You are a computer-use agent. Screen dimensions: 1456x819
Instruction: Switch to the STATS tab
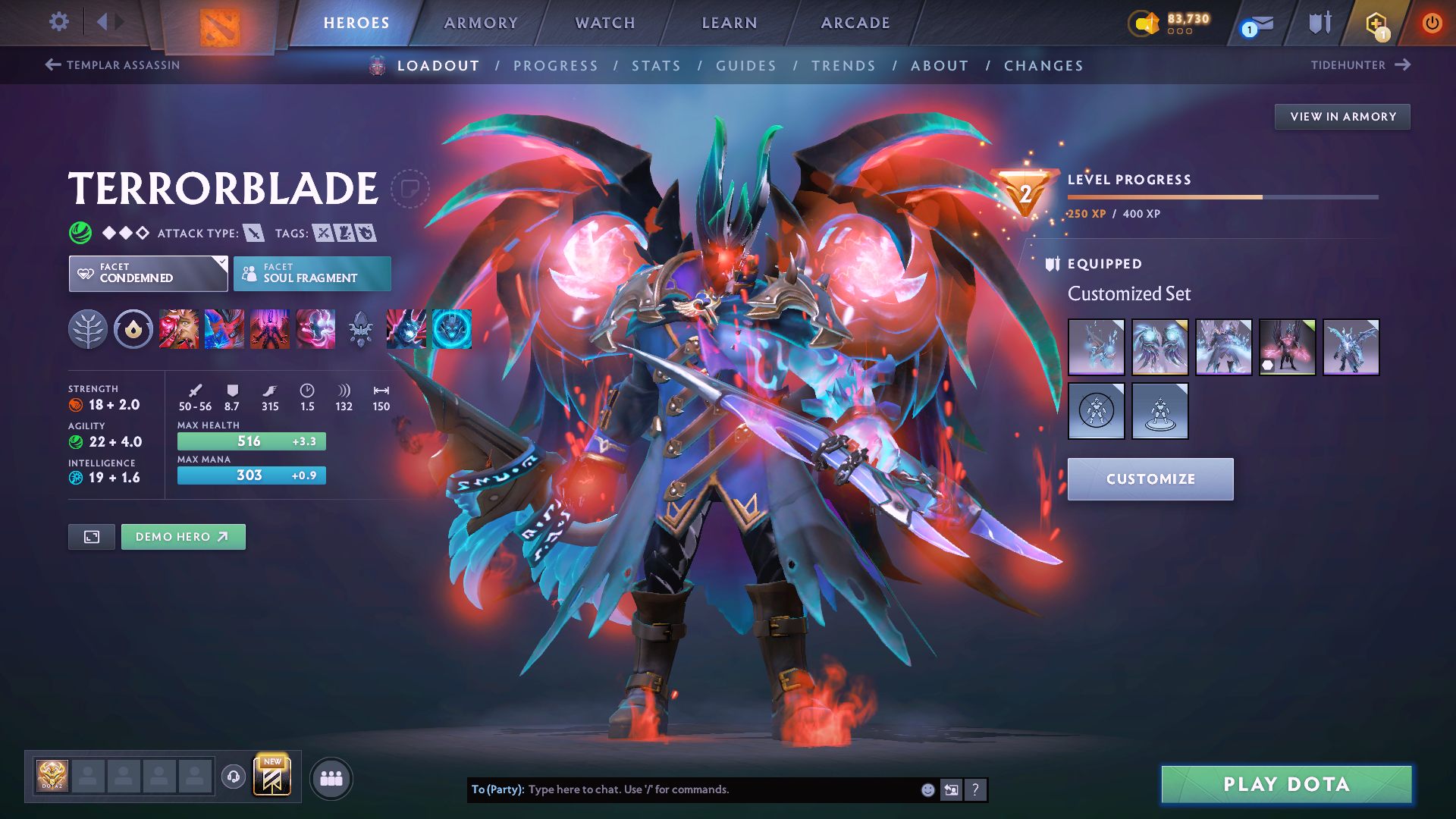pos(657,65)
